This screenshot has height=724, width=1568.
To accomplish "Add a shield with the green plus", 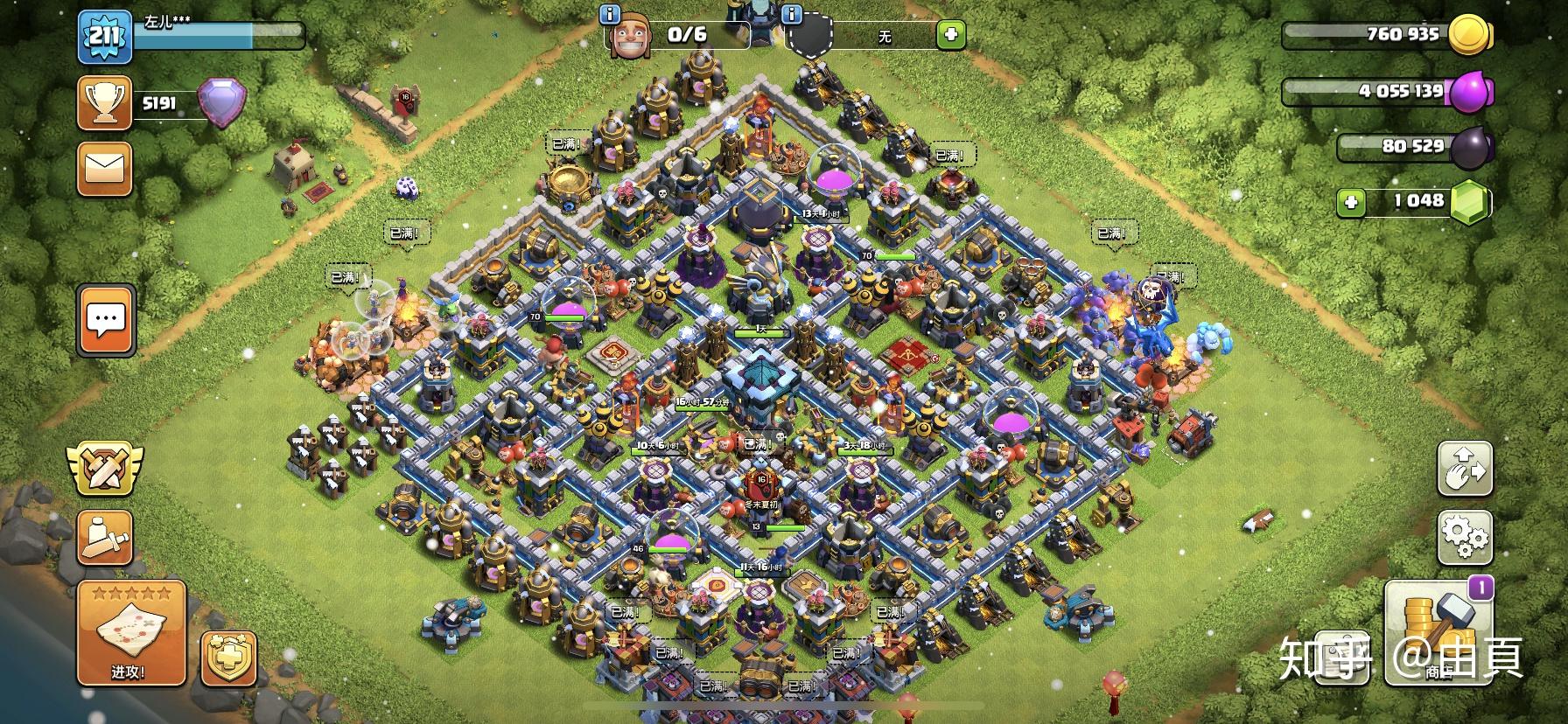I will pos(950,35).
